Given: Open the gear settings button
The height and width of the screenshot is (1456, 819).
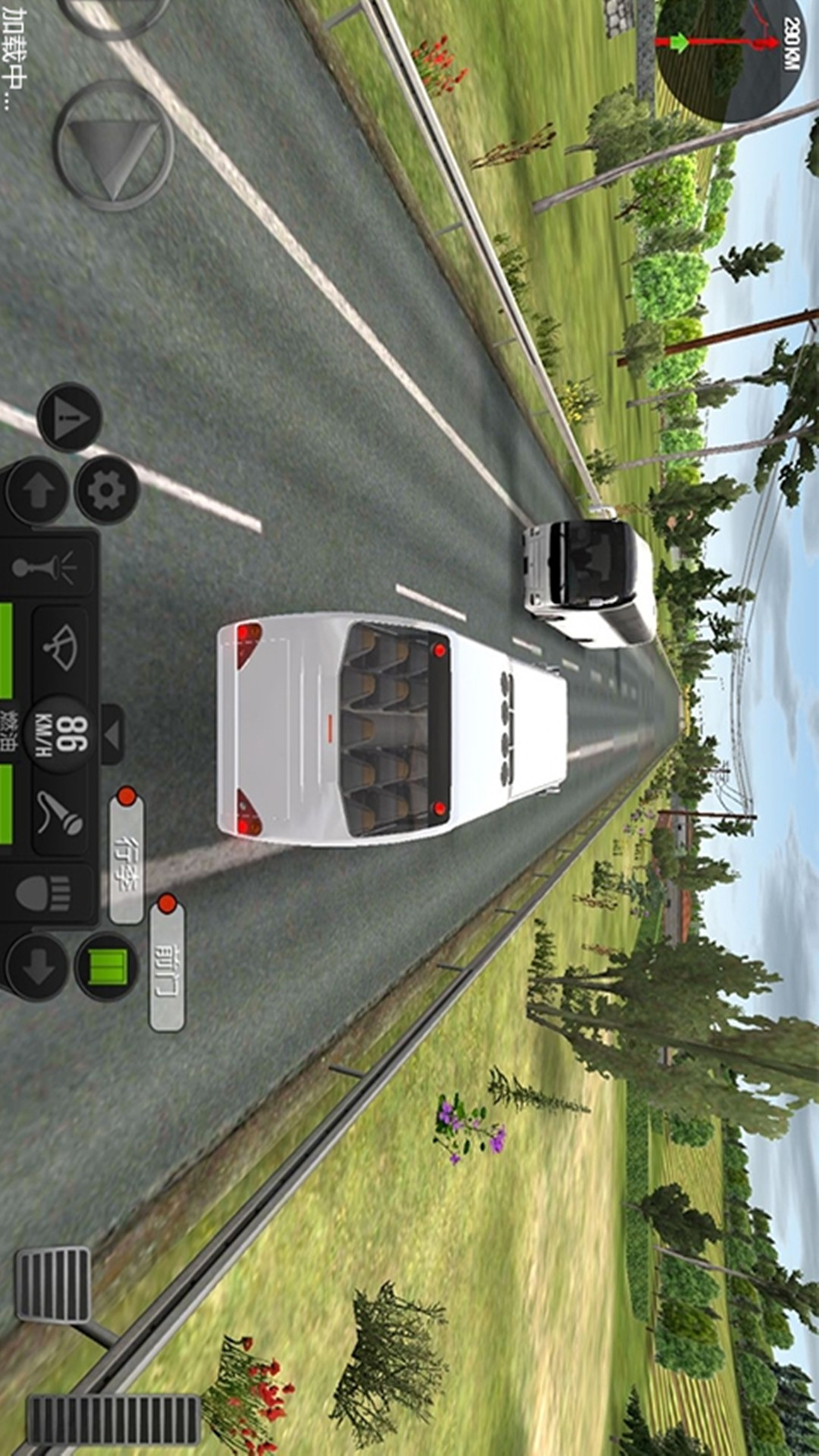Looking at the screenshot, I should [x=107, y=491].
